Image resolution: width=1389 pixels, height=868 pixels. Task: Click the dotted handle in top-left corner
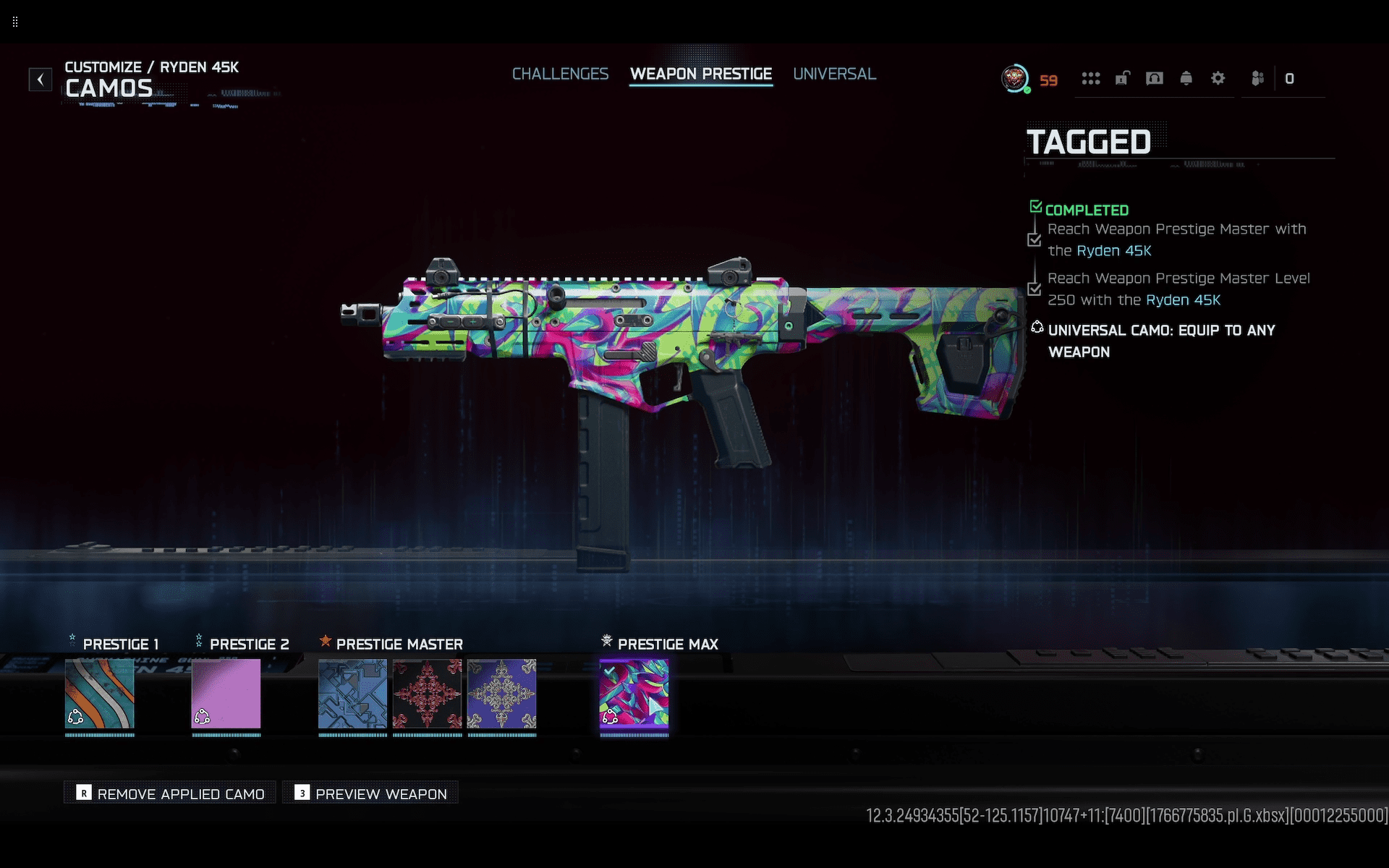(15, 22)
